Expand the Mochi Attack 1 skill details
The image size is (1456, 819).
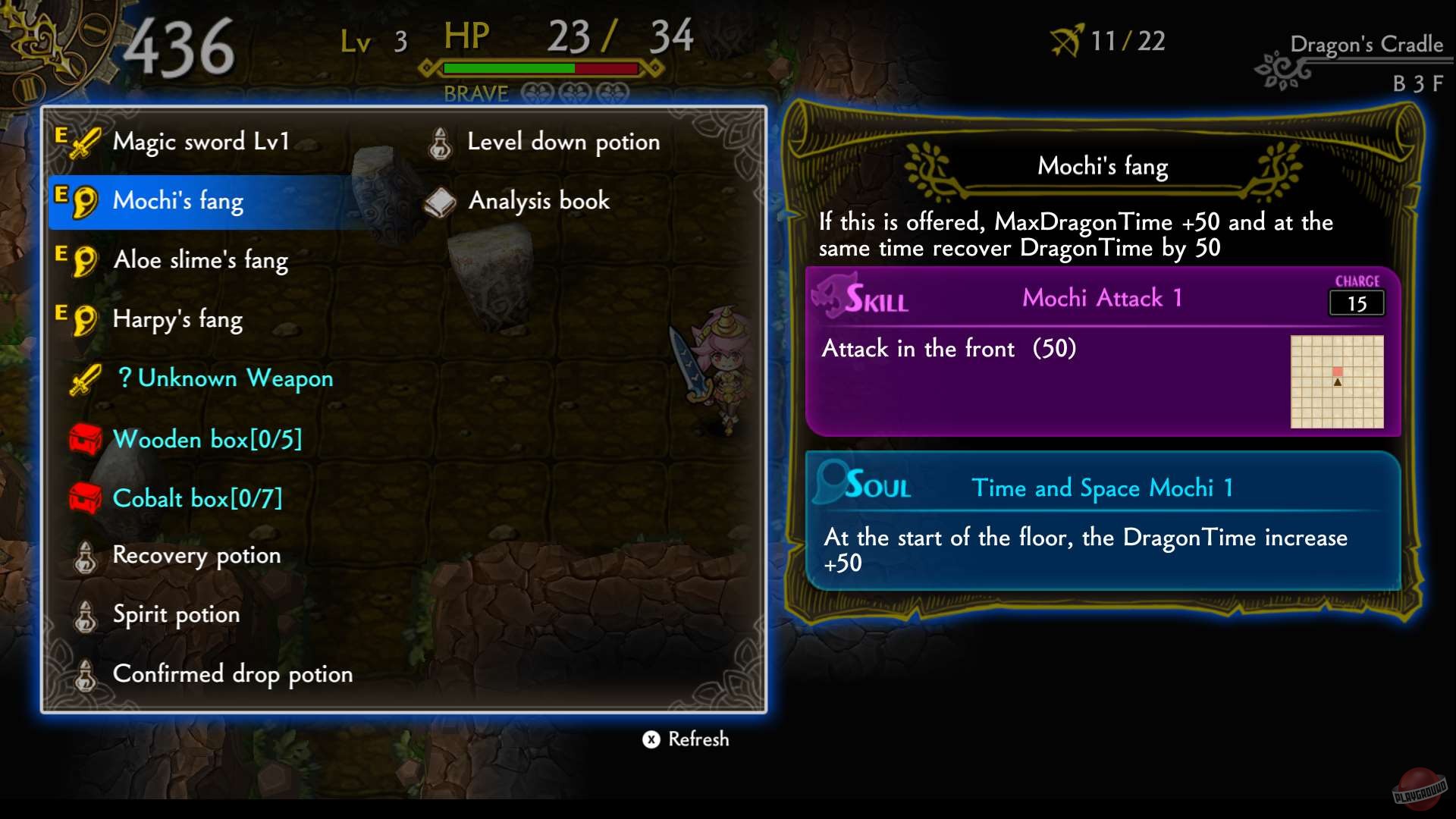point(1101,297)
